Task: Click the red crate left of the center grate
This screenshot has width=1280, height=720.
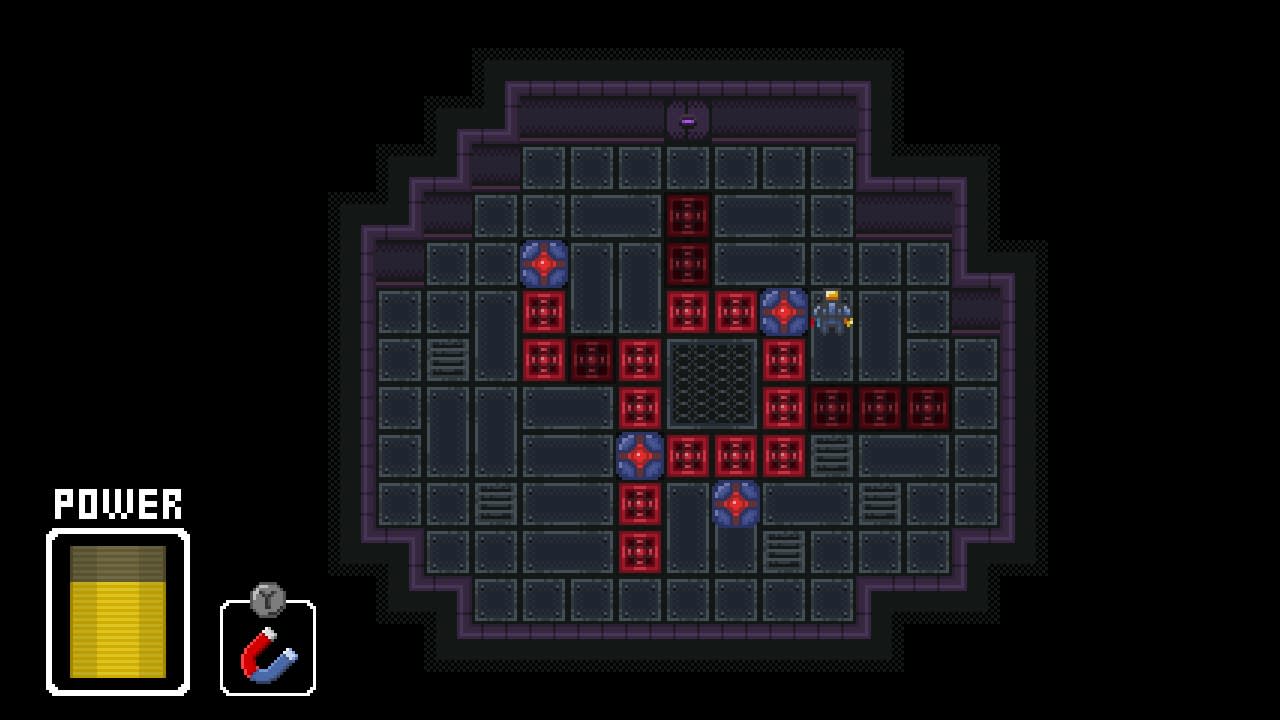Action: [641, 361]
